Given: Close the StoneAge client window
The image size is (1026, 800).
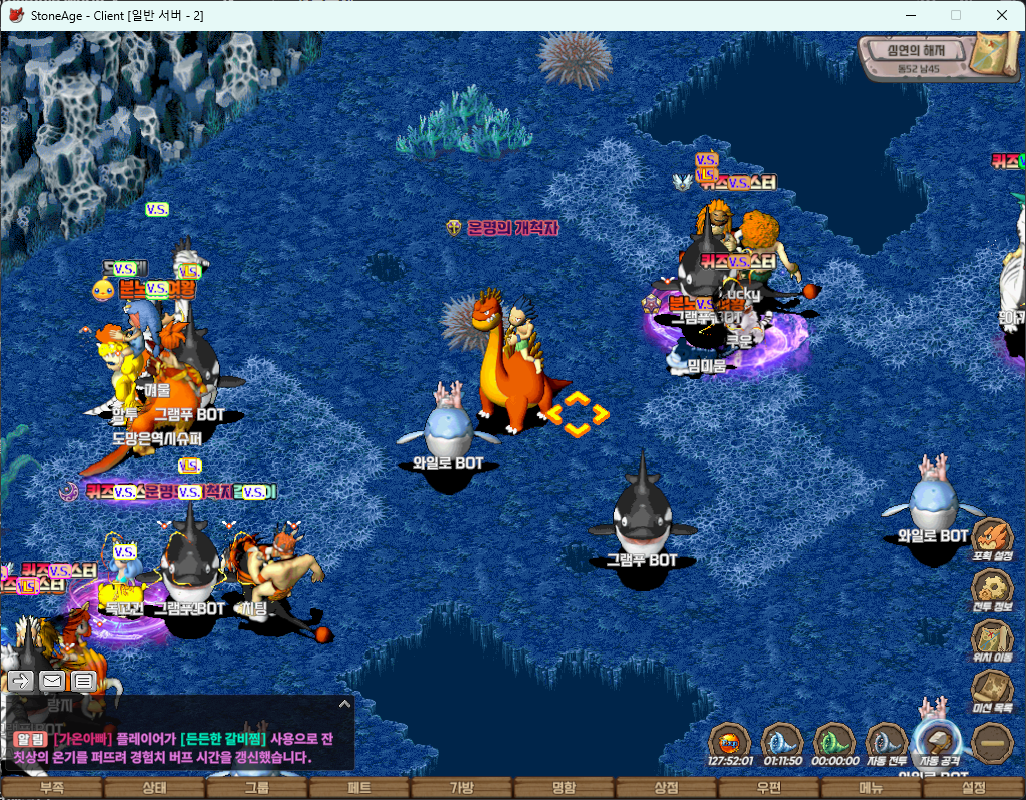Looking at the screenshot, I should pos(1002,15).
